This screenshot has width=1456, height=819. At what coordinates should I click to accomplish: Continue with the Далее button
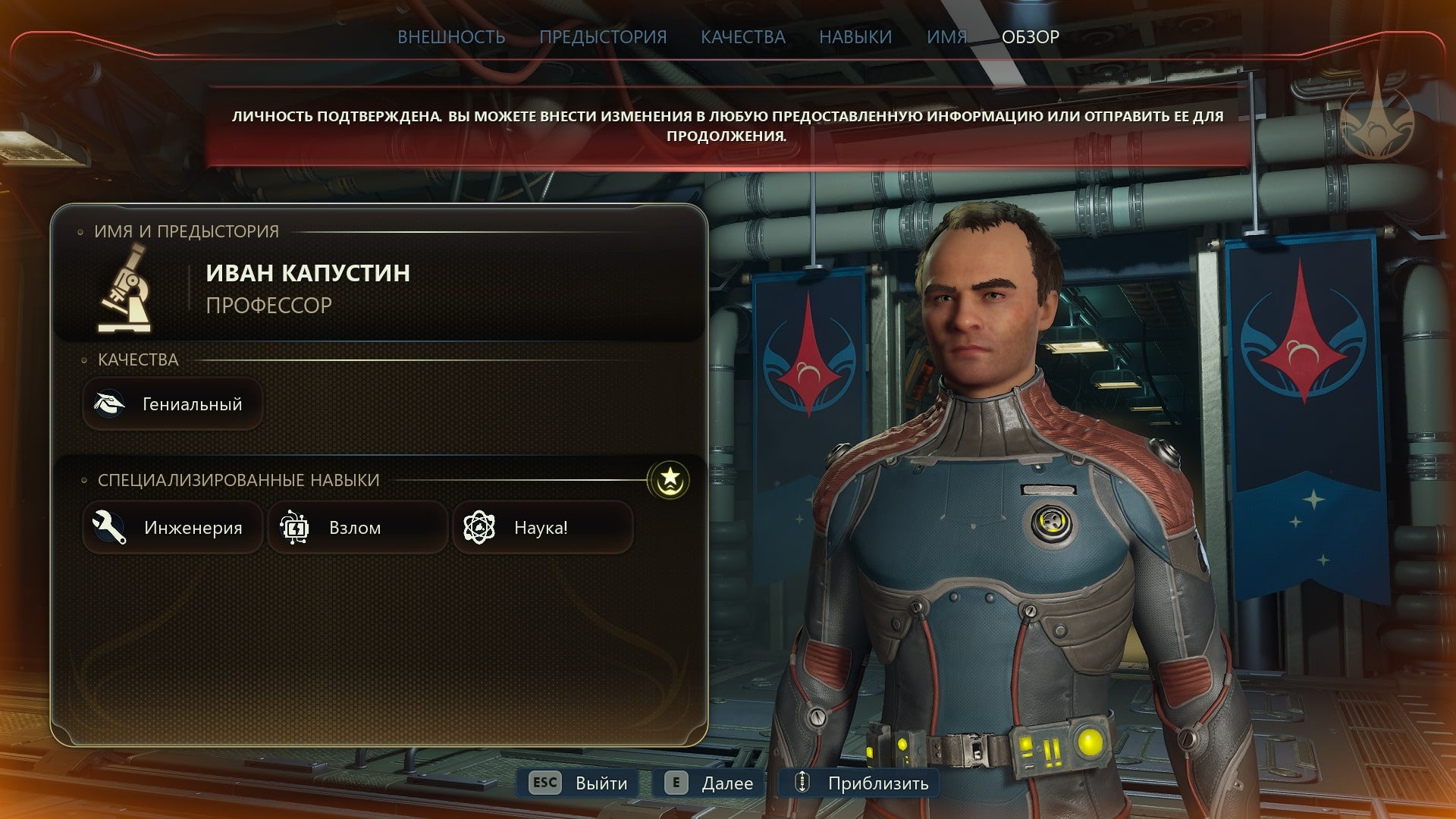point(709,783)
